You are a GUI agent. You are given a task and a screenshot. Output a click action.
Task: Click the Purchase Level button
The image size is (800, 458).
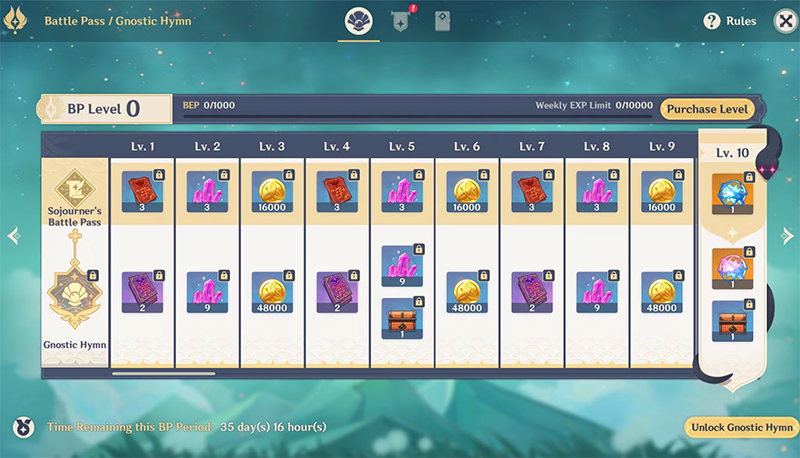coord(707,109)
